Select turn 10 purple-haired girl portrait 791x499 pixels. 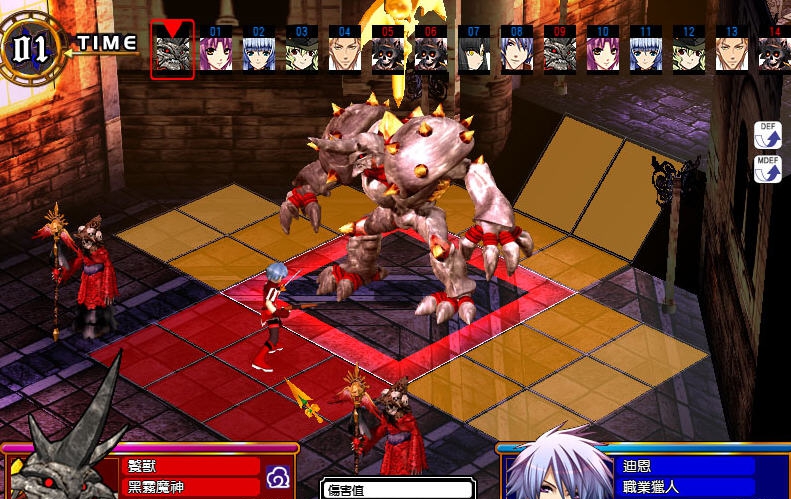pos(603,52)
